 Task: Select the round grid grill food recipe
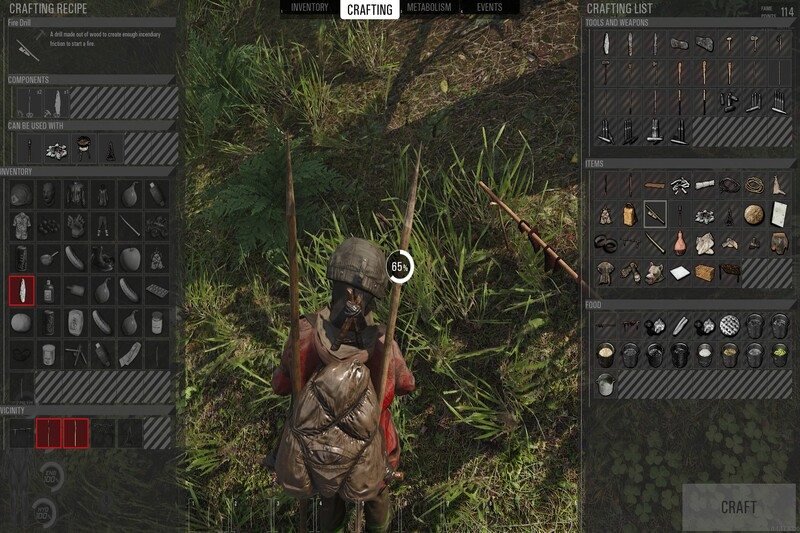click(729, 324)
